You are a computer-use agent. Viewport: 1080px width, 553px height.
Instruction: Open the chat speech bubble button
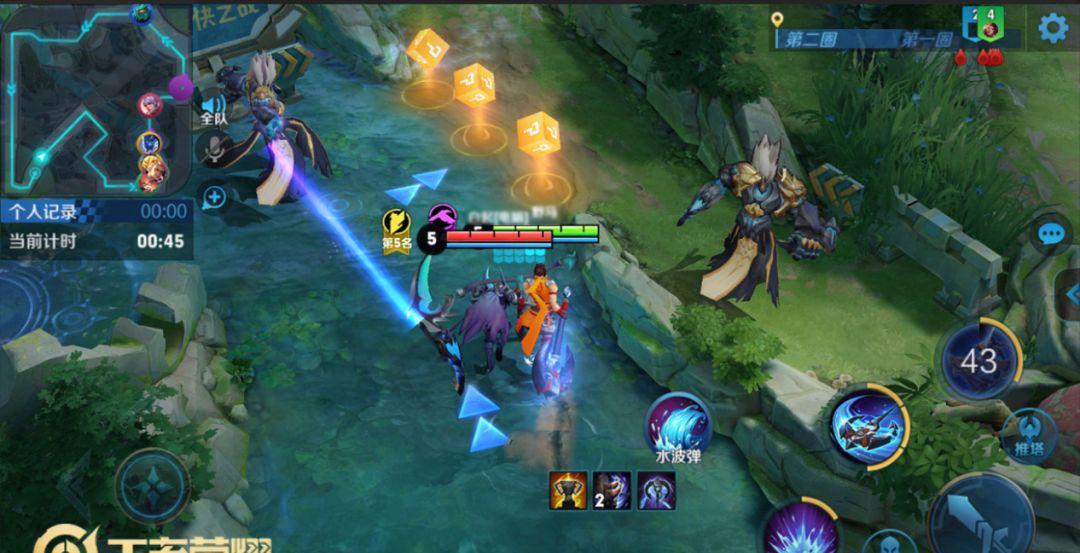point(1050,234)
